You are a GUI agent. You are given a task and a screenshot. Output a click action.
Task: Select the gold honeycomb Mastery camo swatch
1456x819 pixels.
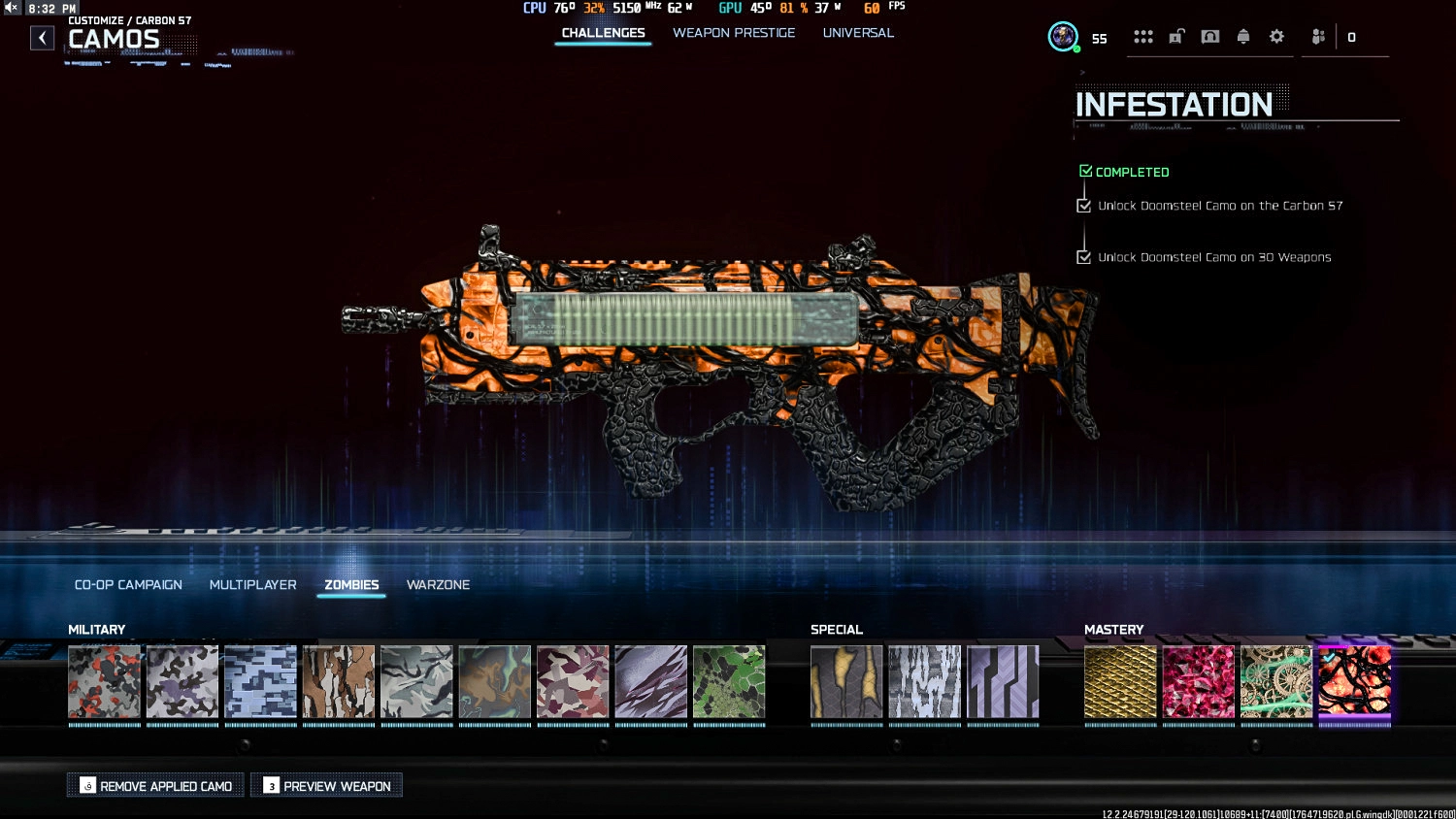pos(1120,682)
